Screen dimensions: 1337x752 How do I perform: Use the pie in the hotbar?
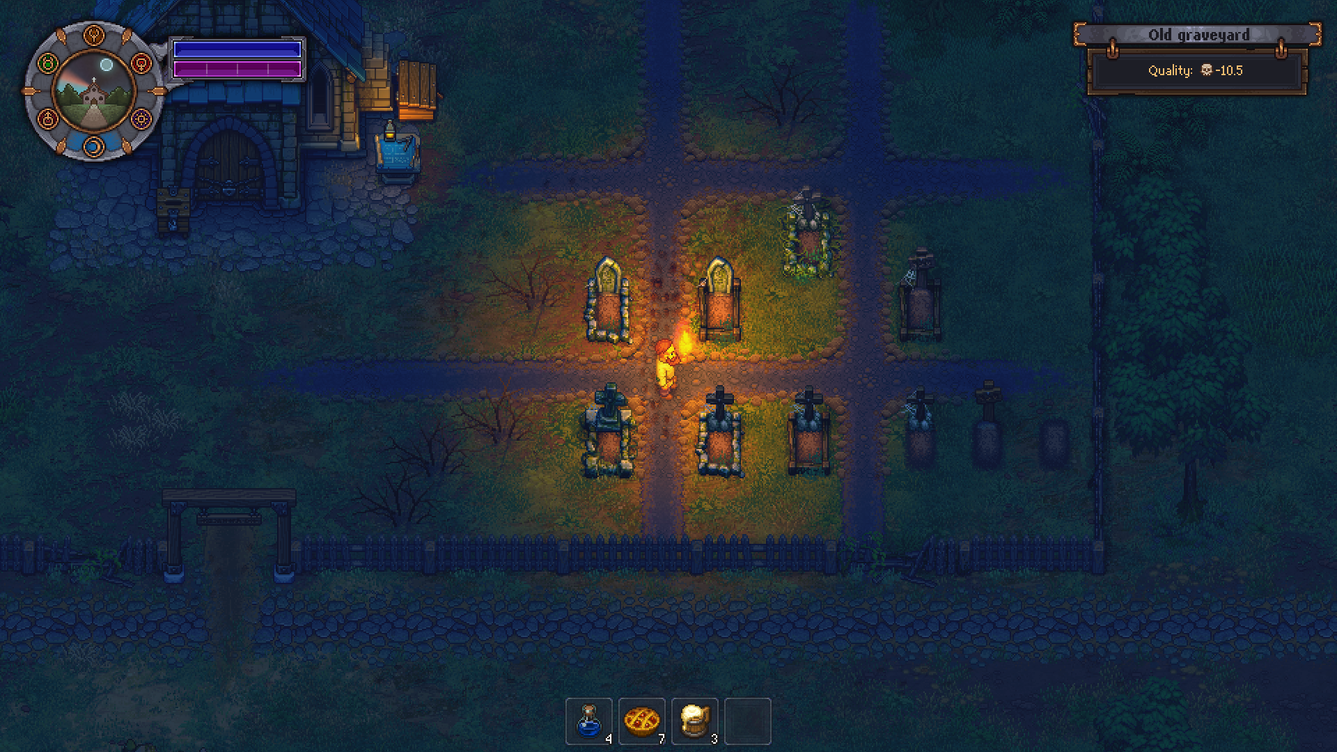tap(642, 721)
